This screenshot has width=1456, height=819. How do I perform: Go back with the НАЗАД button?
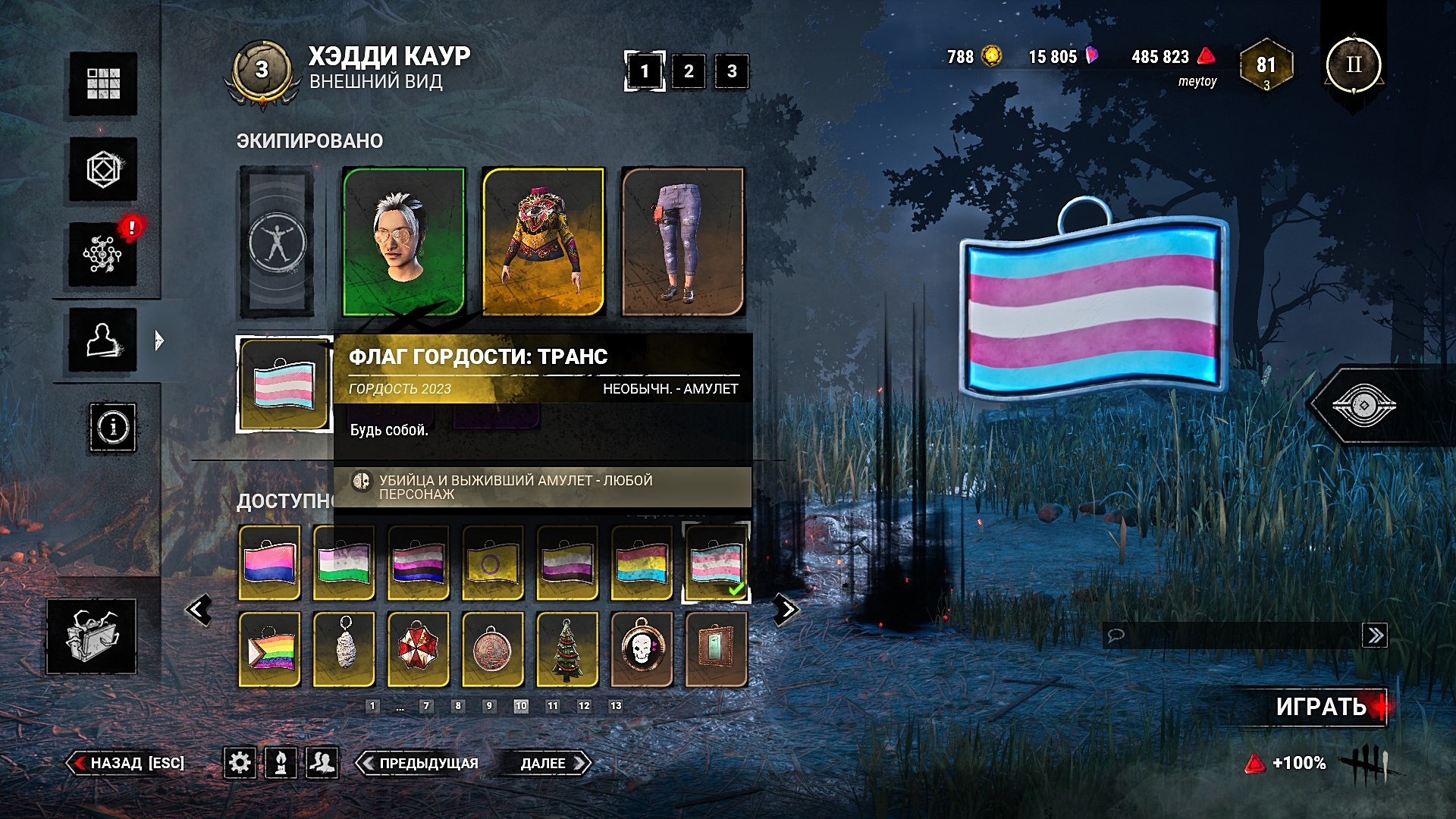[x=127, y=763]
